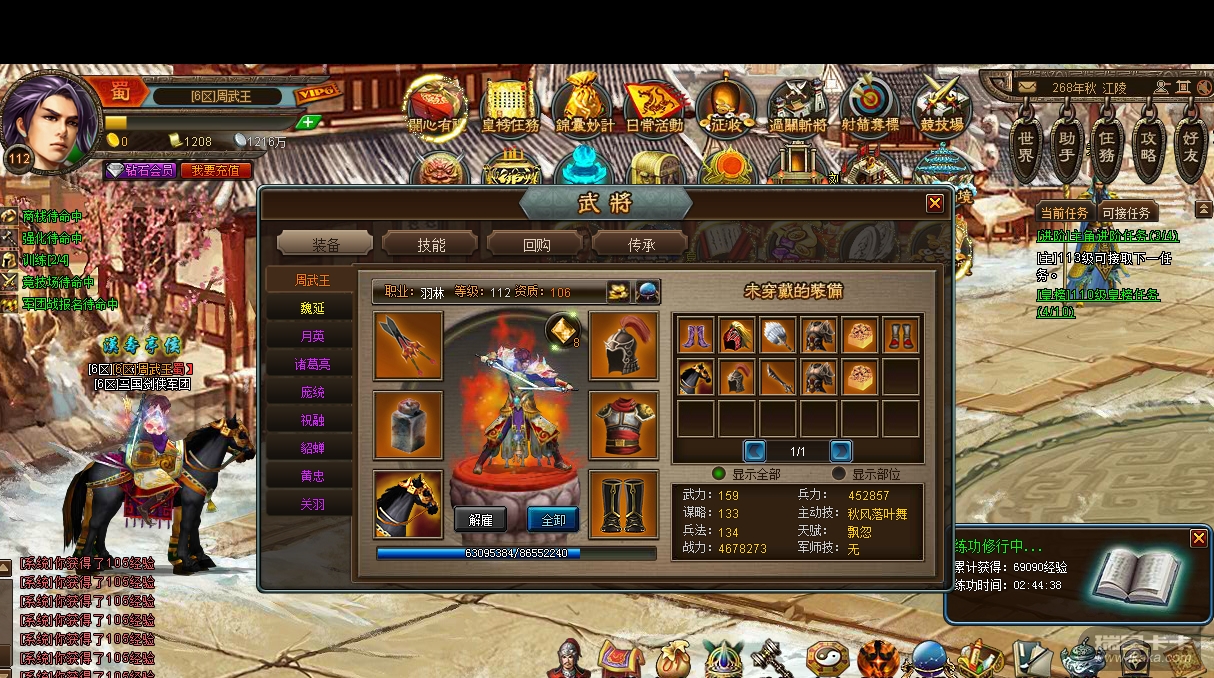Click the 解雇 dismiss button

click(x=480, y=519)
